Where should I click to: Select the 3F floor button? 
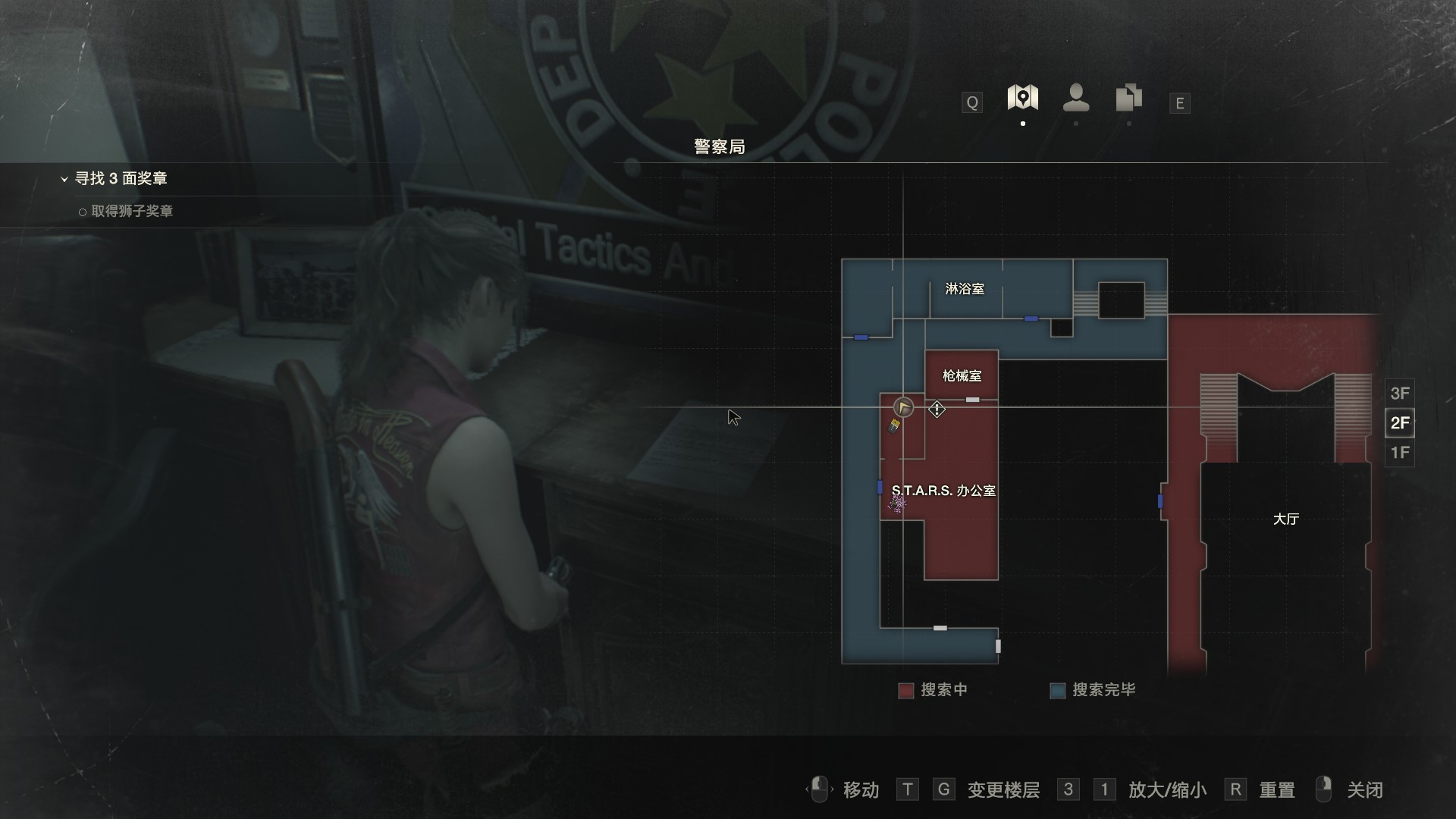[1399, 394]
